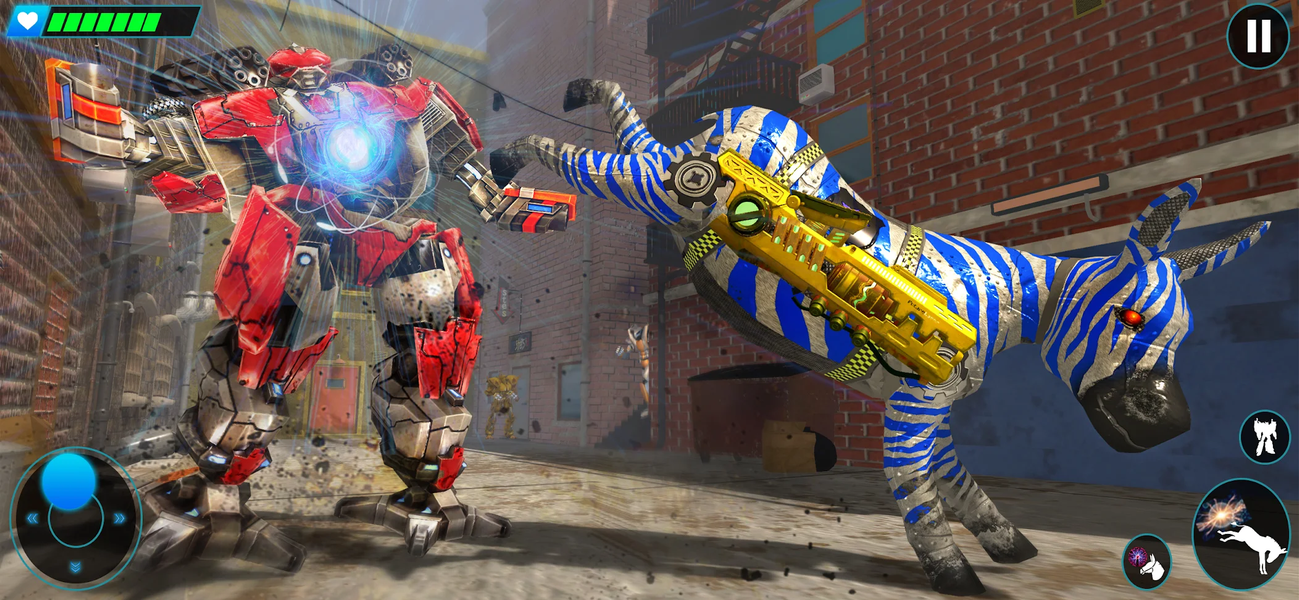The image size is (1299, 600).
Task: Tap the joystick's down arrow
Action: (x=76, y=567)
